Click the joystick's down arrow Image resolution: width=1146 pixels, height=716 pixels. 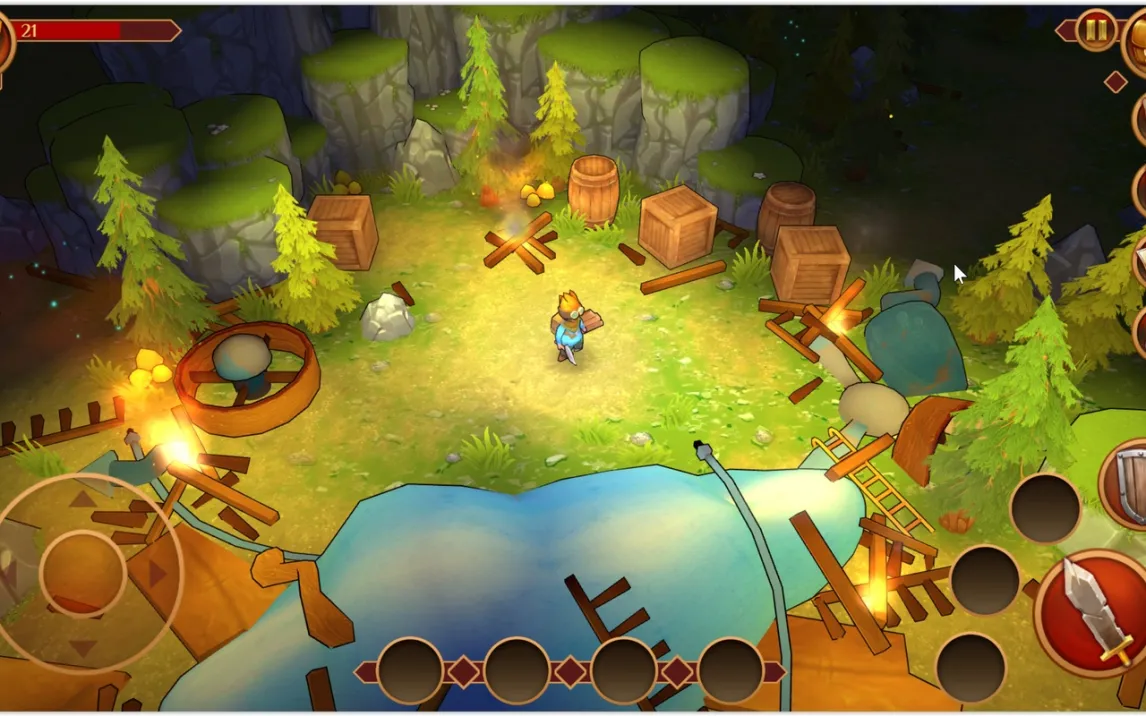83,648
